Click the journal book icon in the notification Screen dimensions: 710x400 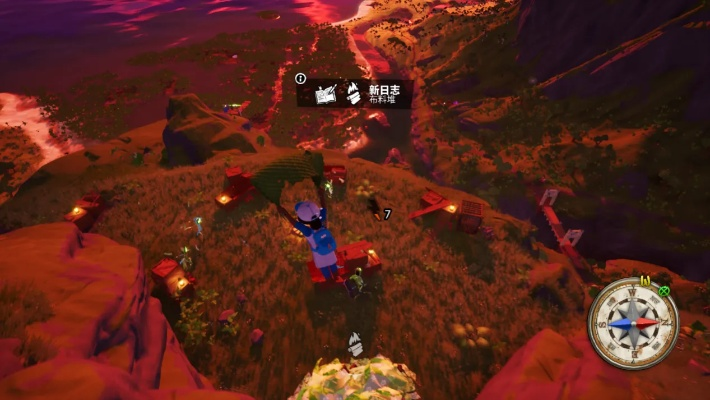click(x=324, y=94)
